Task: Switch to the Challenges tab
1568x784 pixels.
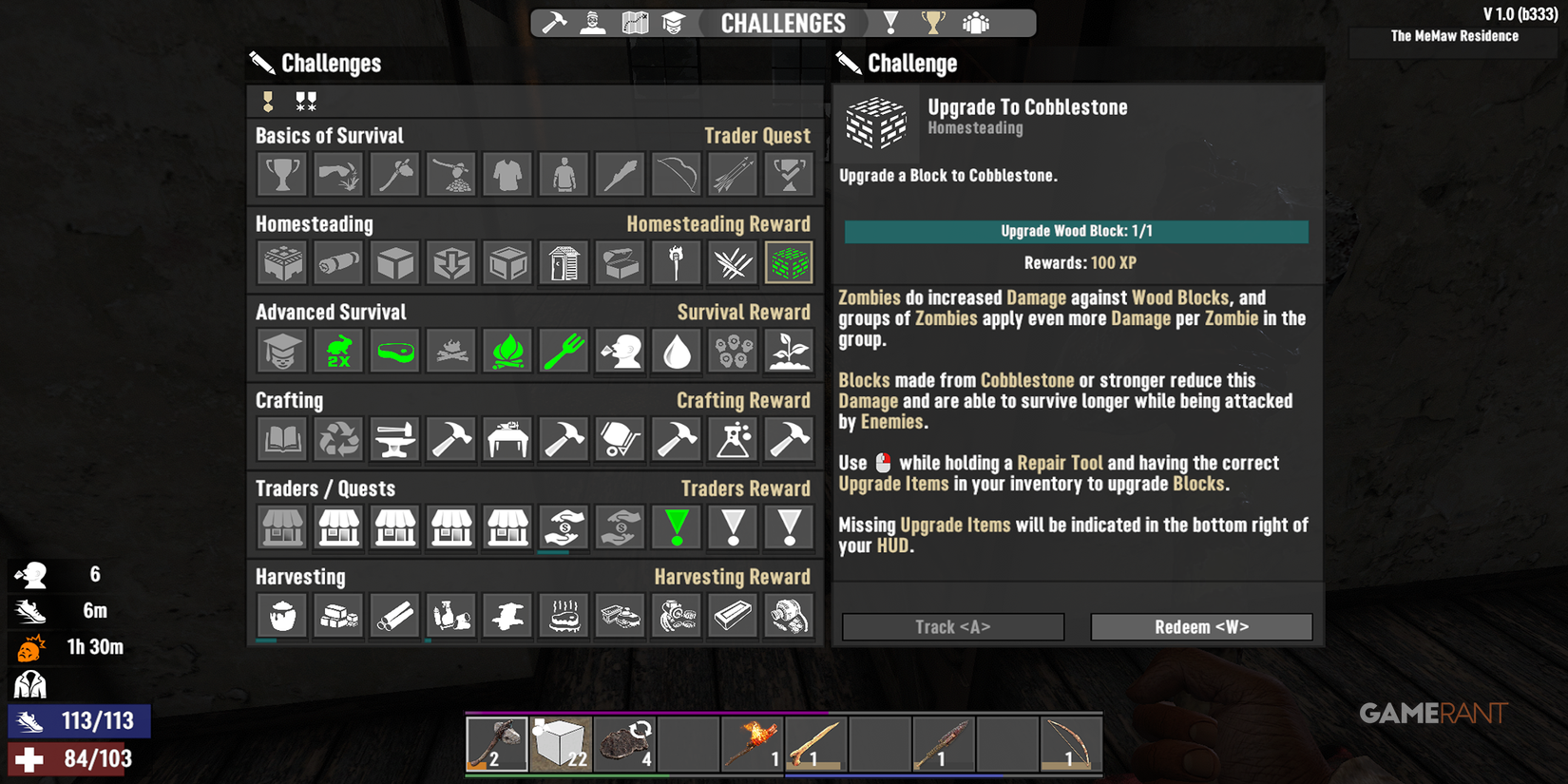Action: 783,22
